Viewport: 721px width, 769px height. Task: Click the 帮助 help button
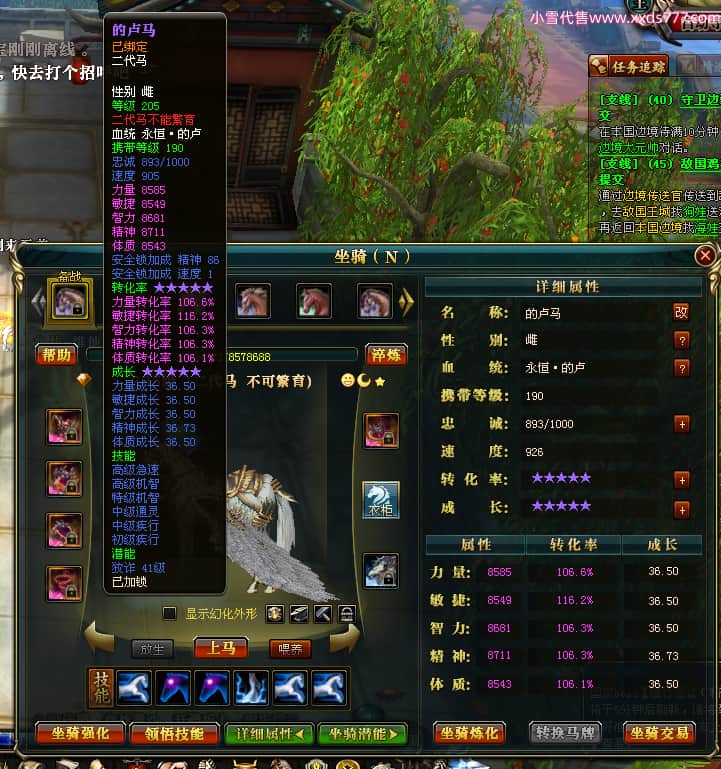coord(56,355)
